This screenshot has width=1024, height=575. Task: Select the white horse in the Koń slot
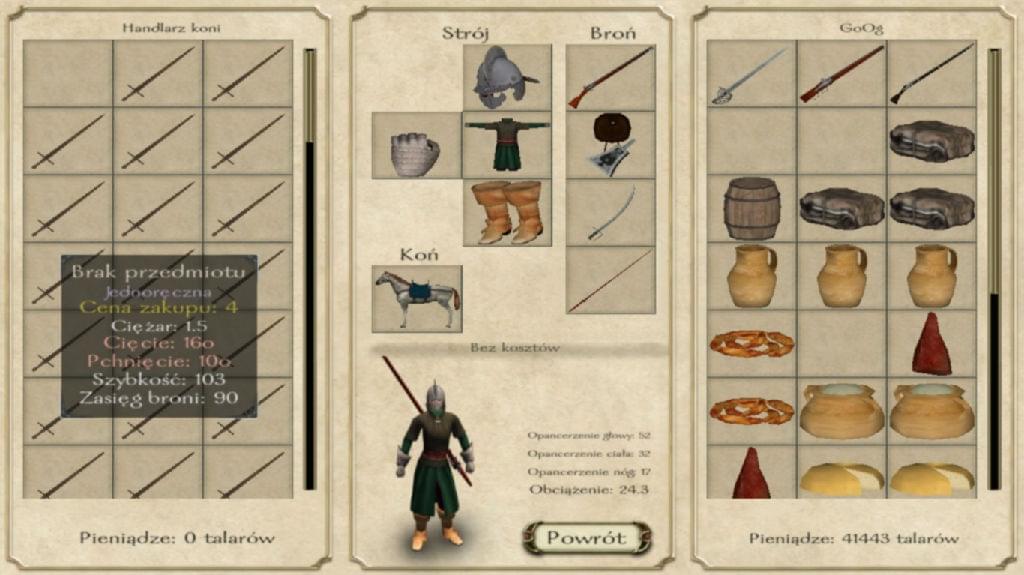[416, 298]
